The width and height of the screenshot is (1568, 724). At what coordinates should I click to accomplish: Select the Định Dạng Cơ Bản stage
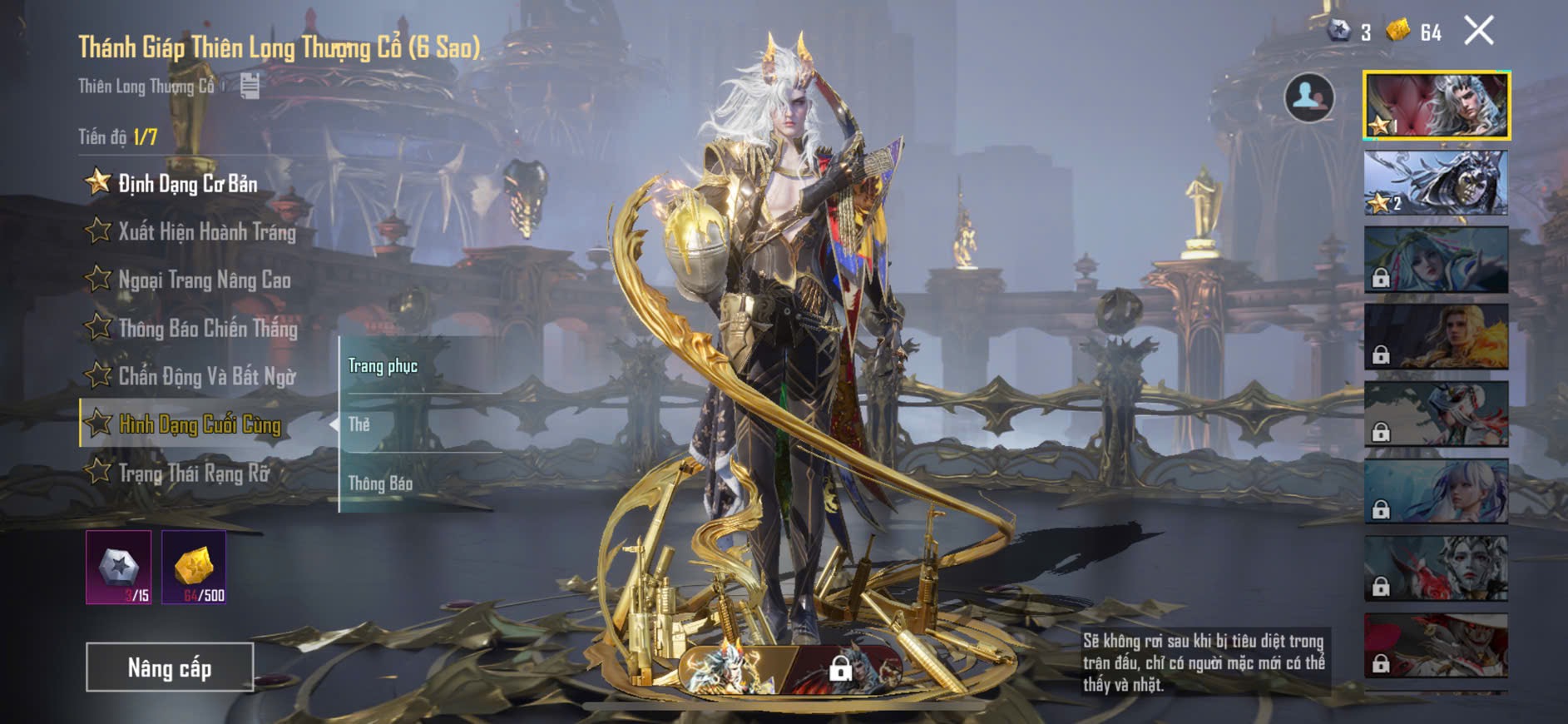coord(187,184)
